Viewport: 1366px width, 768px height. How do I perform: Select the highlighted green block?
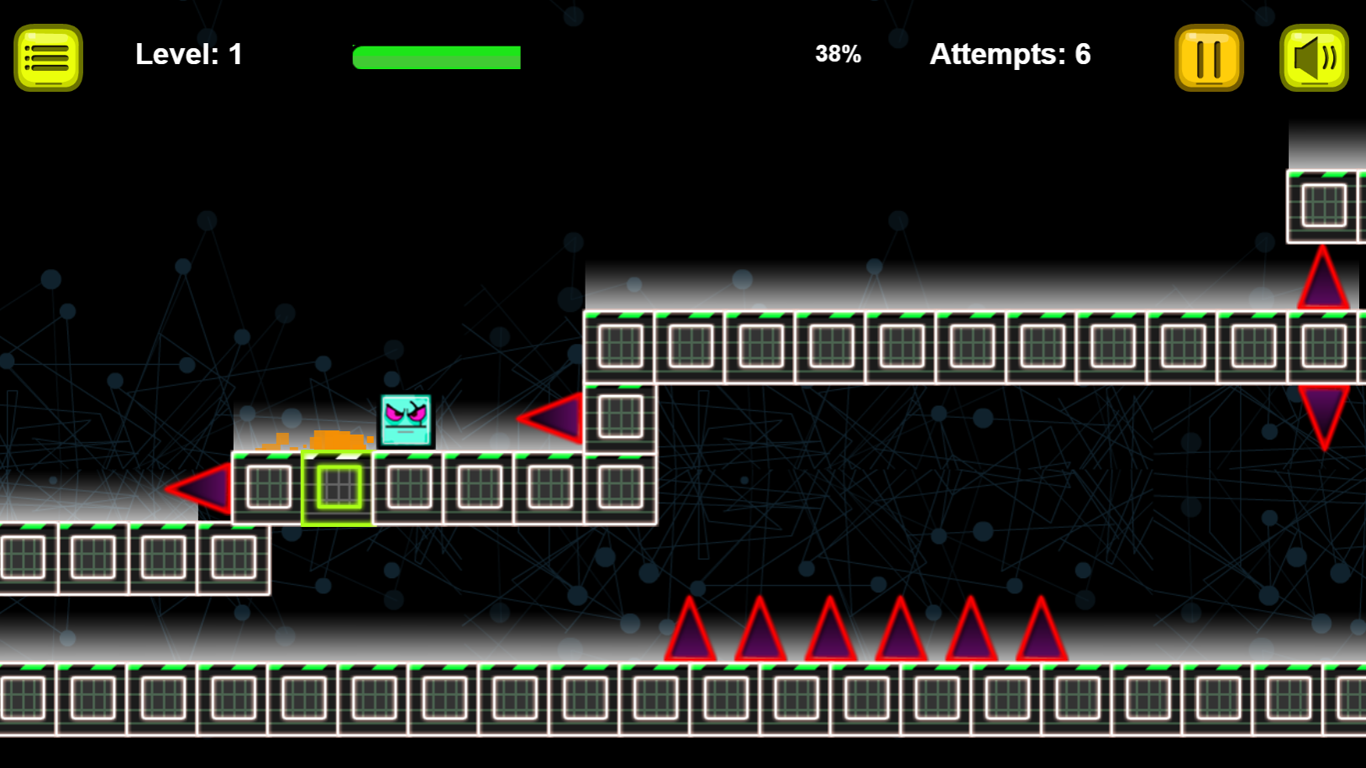(x=335, y=489)
